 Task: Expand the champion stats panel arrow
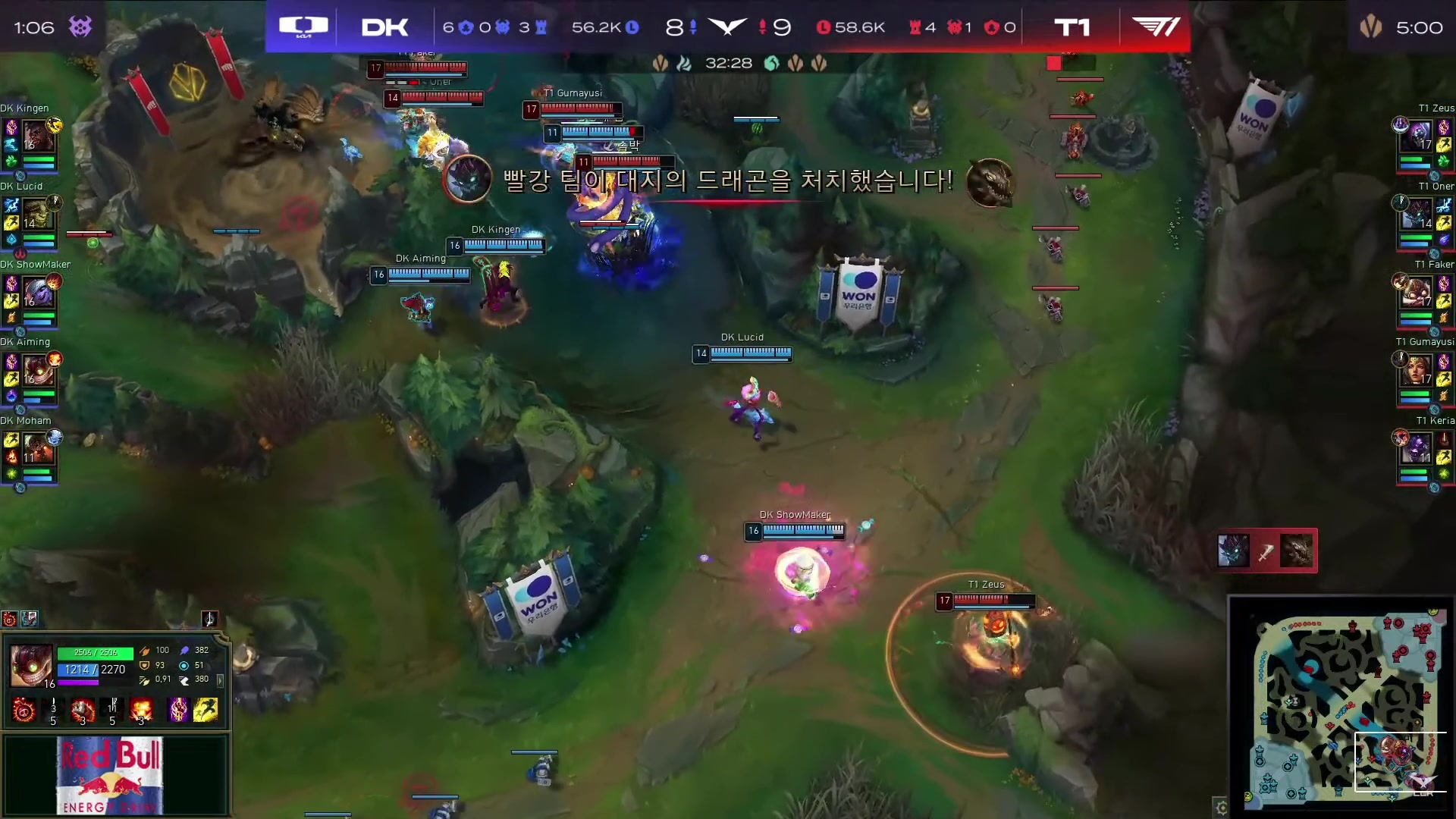pyautogui.click(x=220, y=681)
